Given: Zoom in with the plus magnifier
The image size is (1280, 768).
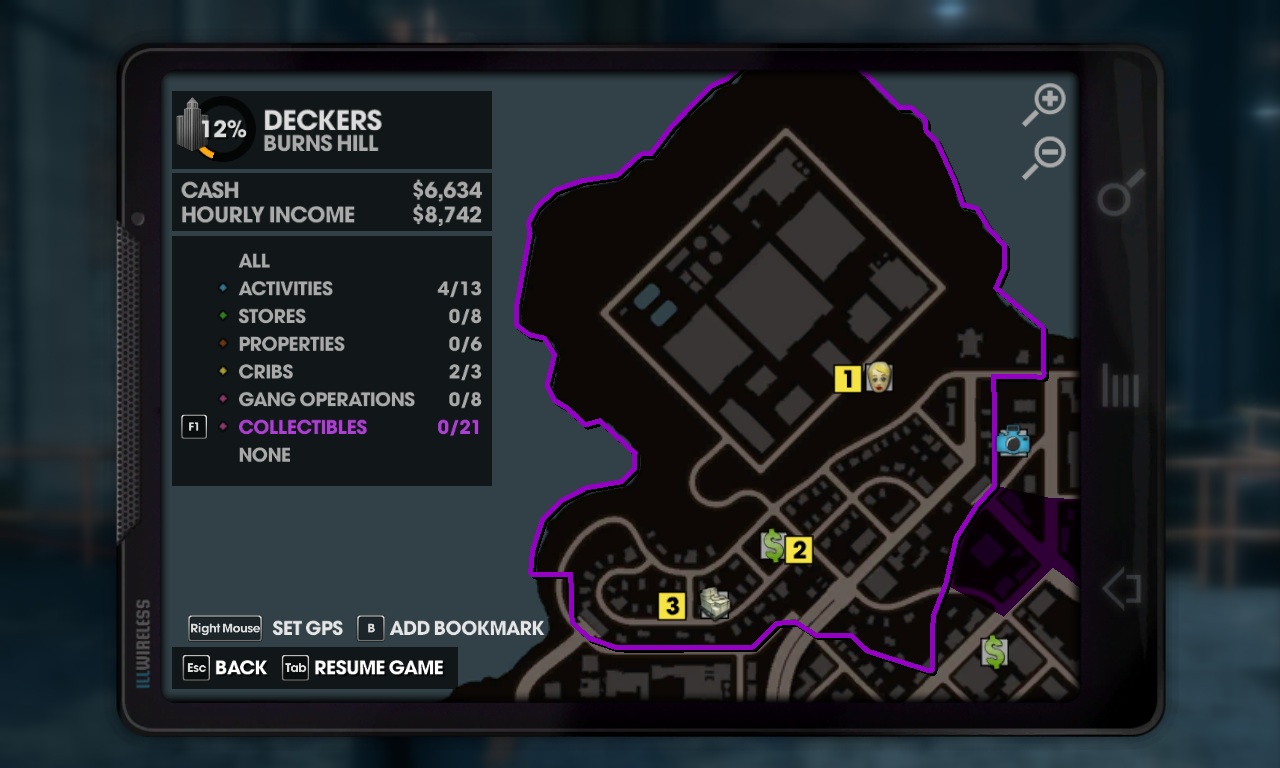Looking at the screenshot, I should point(1045,104).
